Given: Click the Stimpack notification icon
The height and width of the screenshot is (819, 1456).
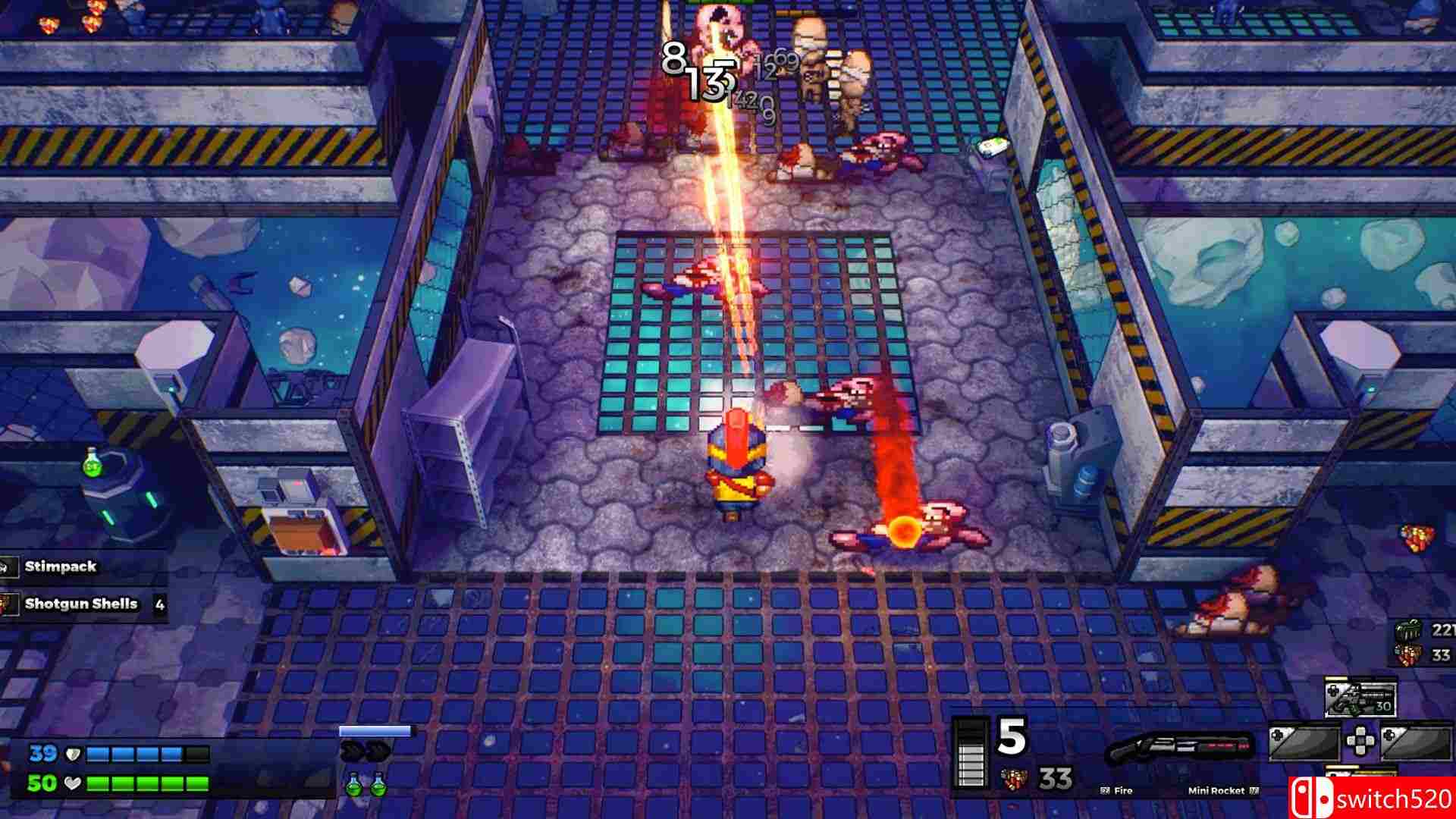Looking at the screenshot, I should pos(8,565).
